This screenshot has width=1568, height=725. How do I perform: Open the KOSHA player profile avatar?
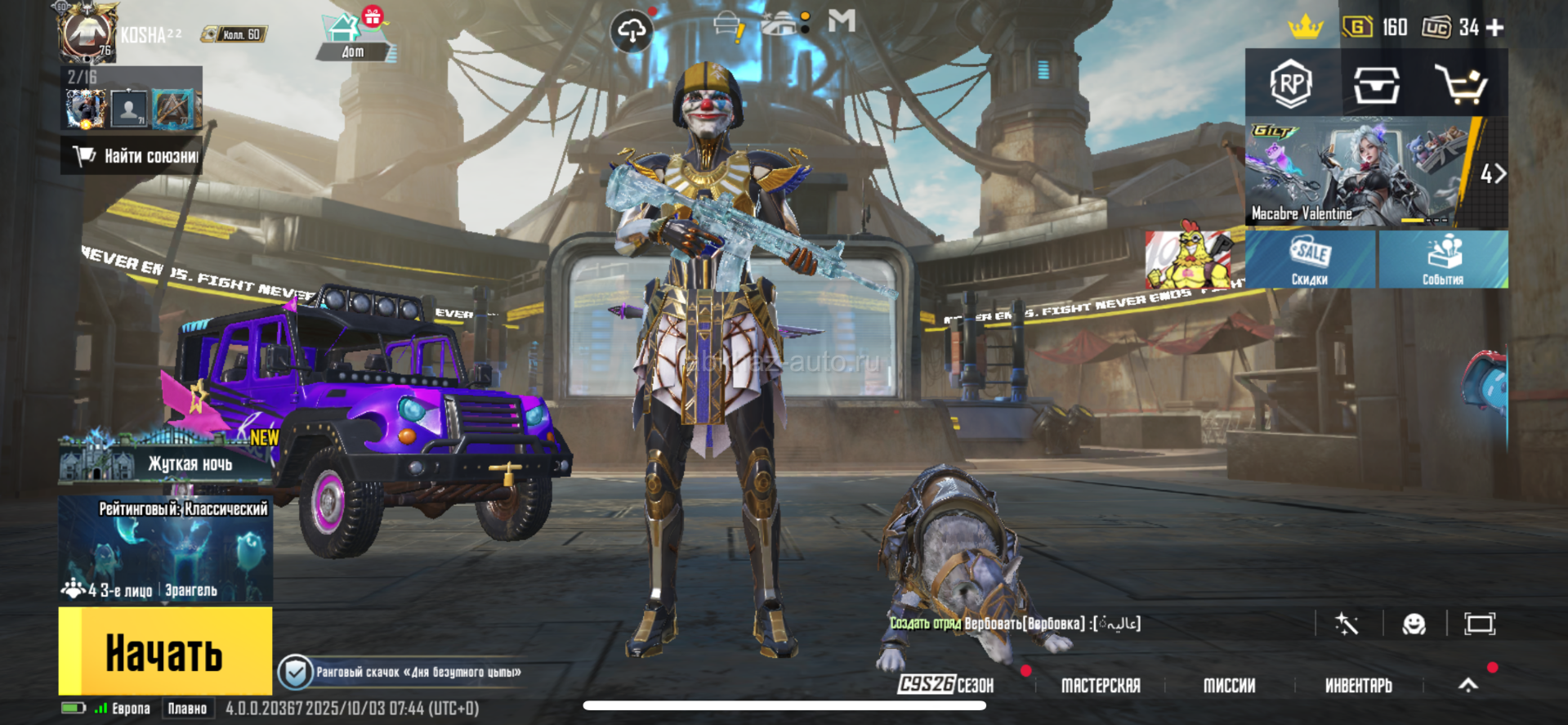[87, 33]
